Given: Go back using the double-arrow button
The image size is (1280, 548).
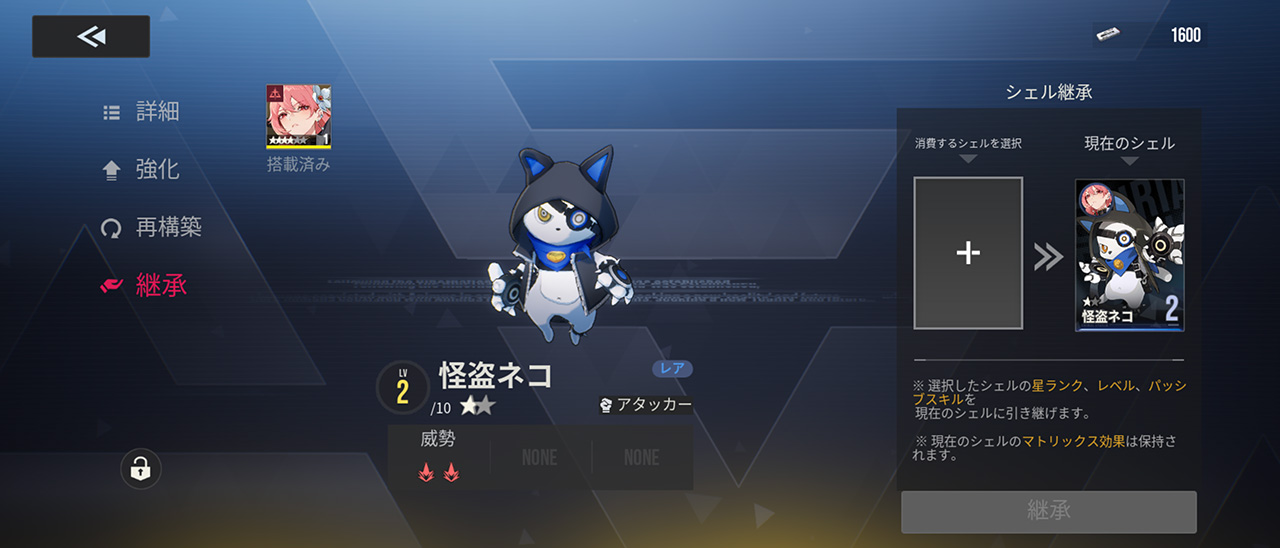Looking at the screenshot, I should click(91, 37).
